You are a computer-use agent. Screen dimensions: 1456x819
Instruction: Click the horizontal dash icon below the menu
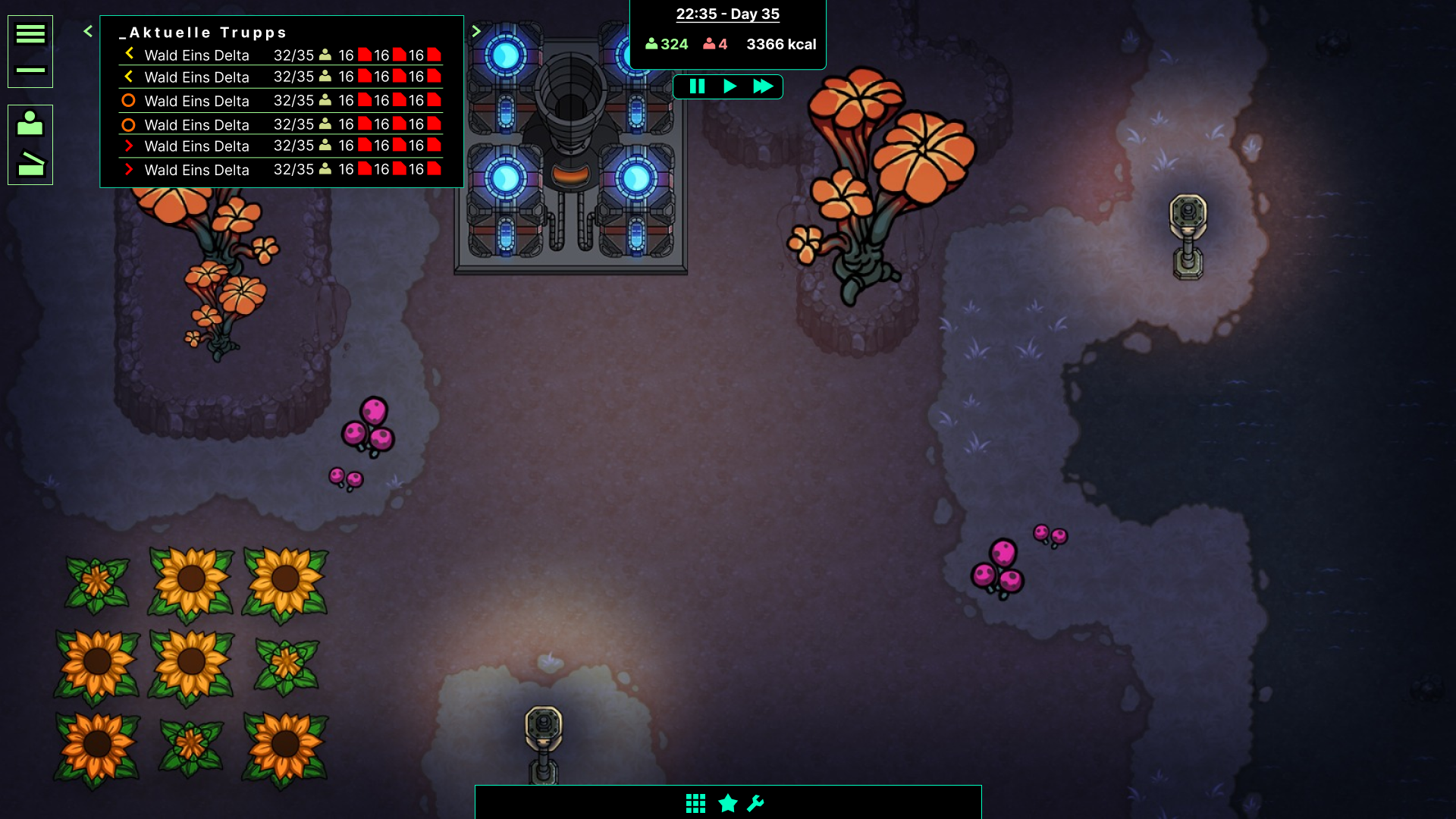click(30, 70)
